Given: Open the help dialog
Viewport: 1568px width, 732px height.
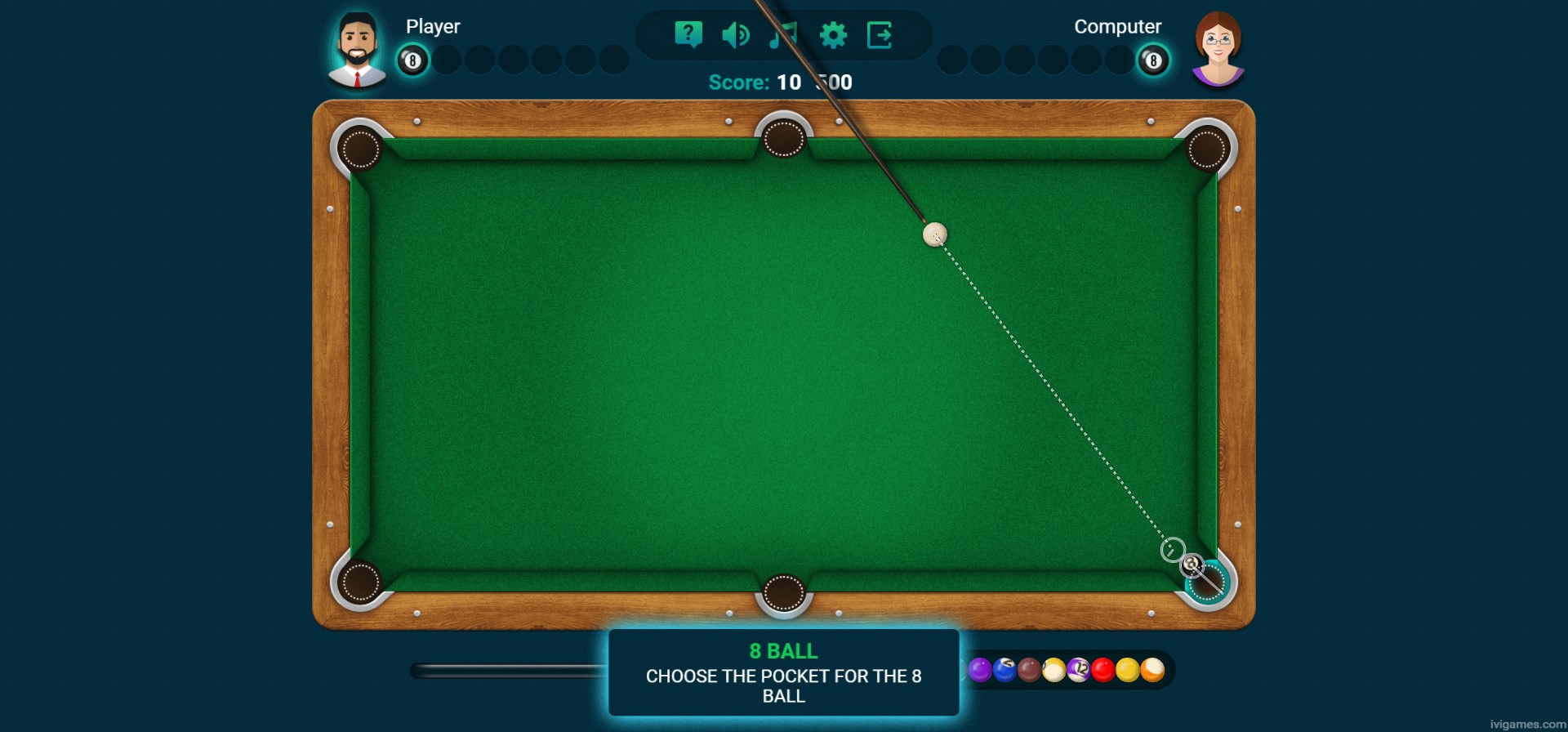Looking at the screenshot, I should click(x=688, y=34).
